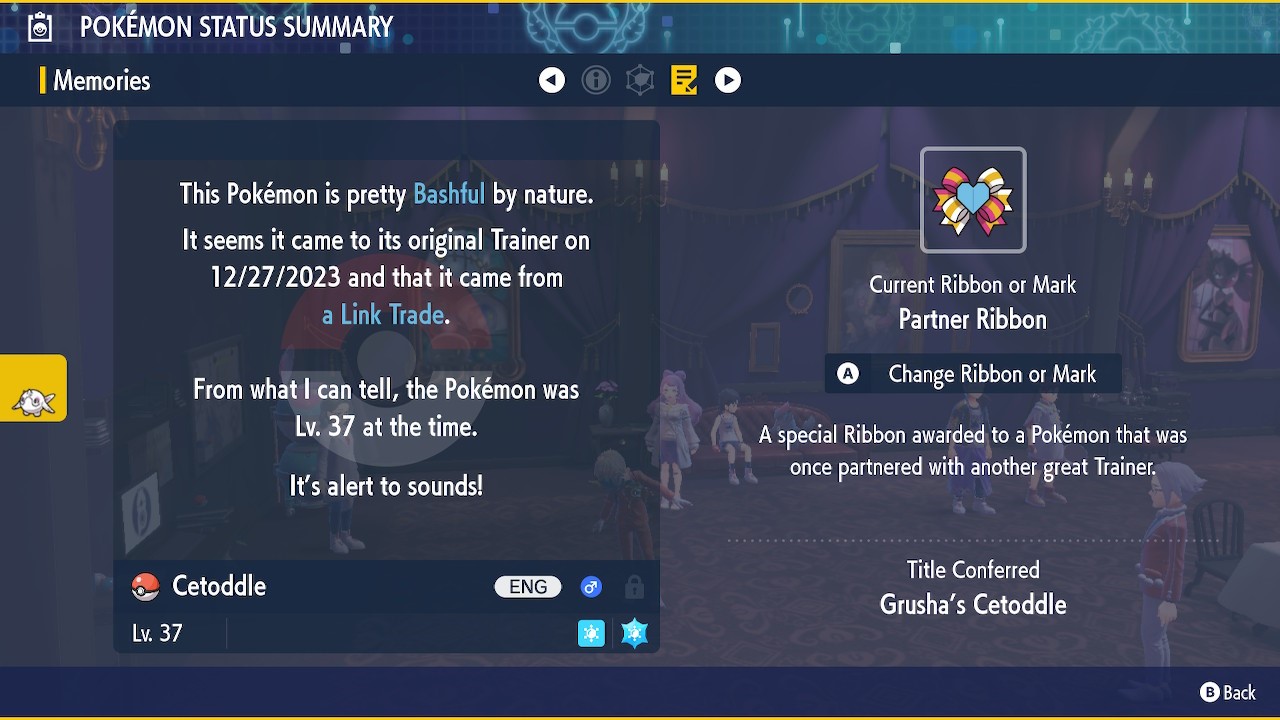The height and width of the screenshot is (720, 1280).
Task: Select the yellow Memories notepad tab
Action: [684, 80]
